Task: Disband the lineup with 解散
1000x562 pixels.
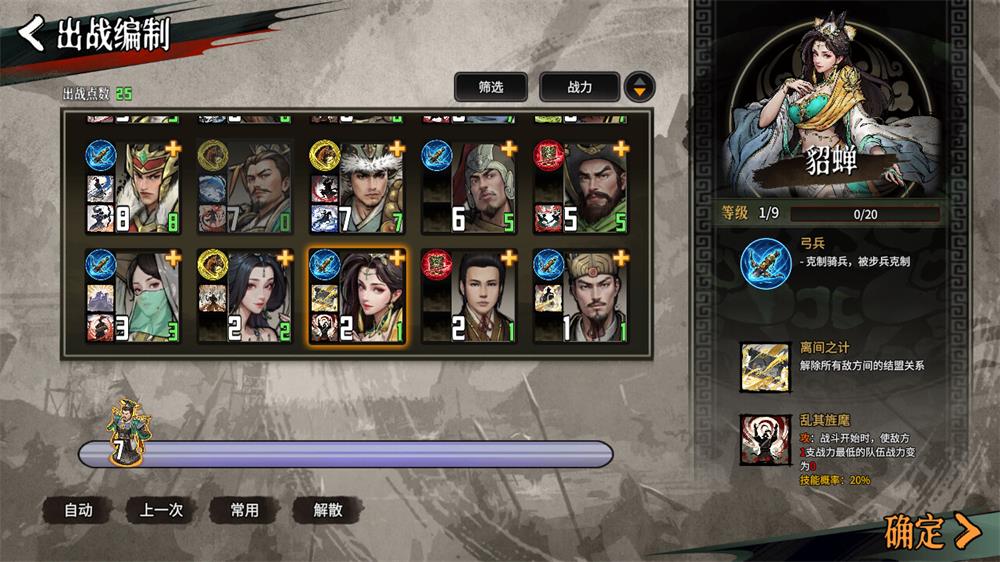Action: [328, 510]
